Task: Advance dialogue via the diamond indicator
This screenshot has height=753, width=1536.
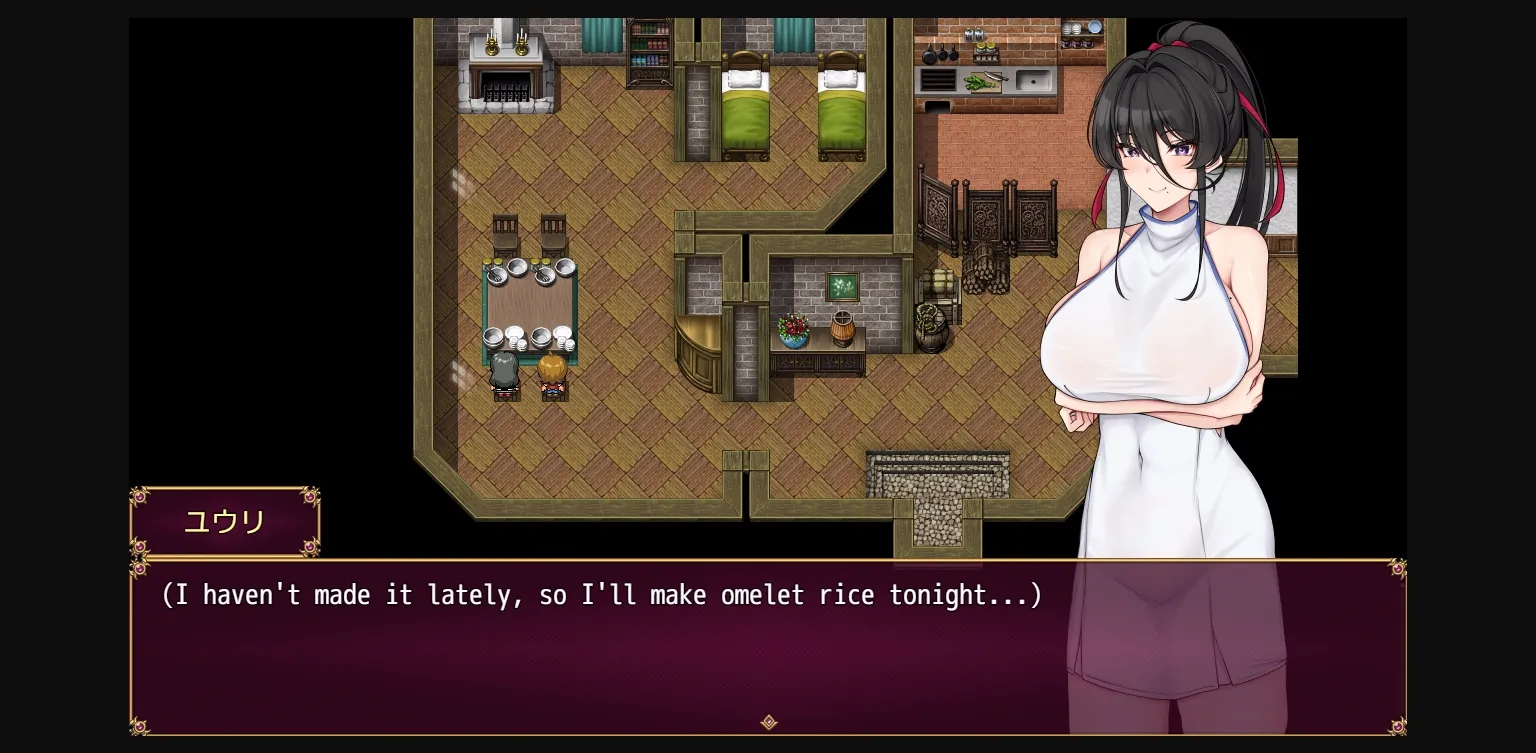Action: pyautogui.click(x=768, y=722)
